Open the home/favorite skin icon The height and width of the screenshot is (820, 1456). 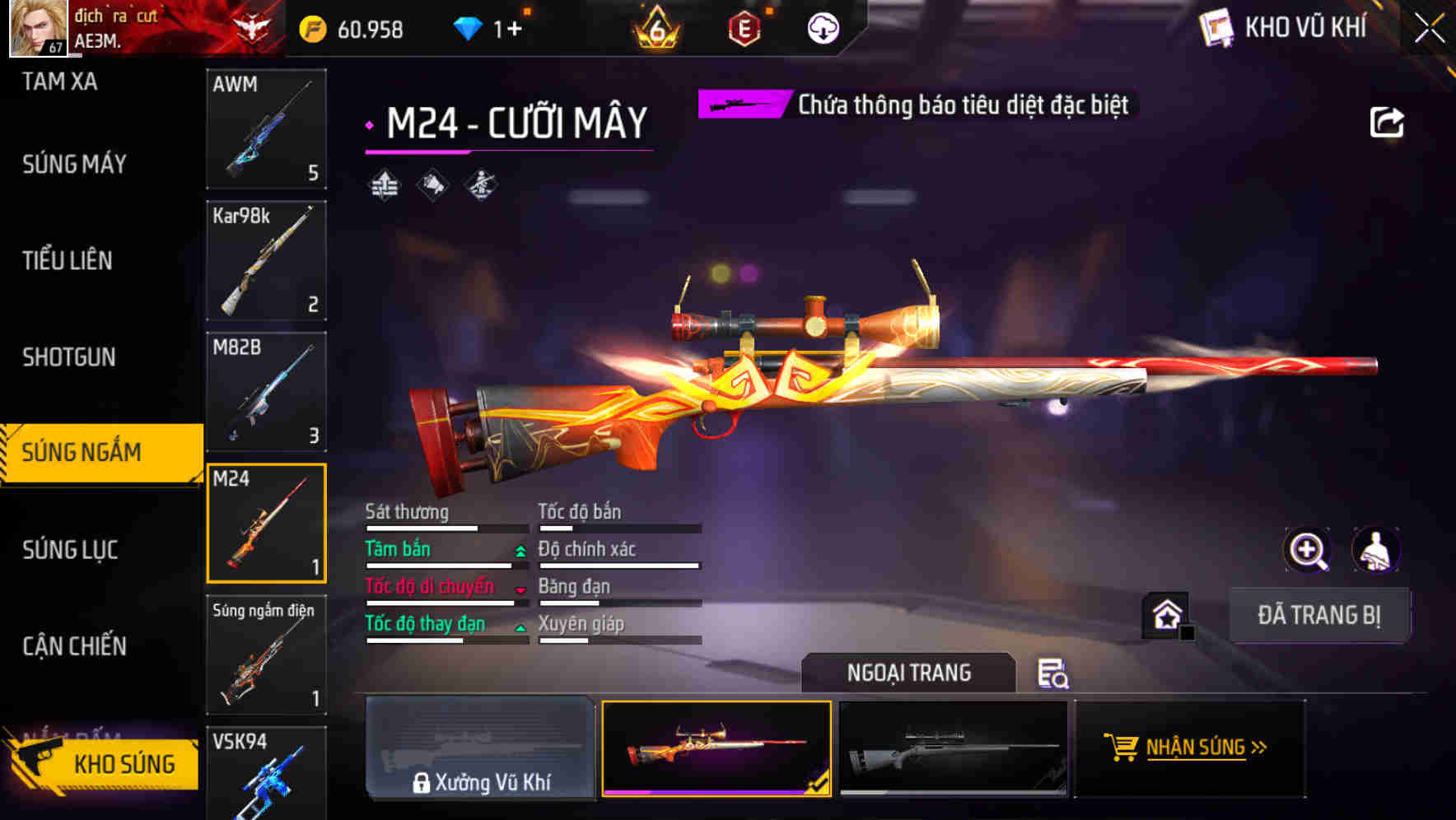pyautogui.click(x=1163, y=614)
